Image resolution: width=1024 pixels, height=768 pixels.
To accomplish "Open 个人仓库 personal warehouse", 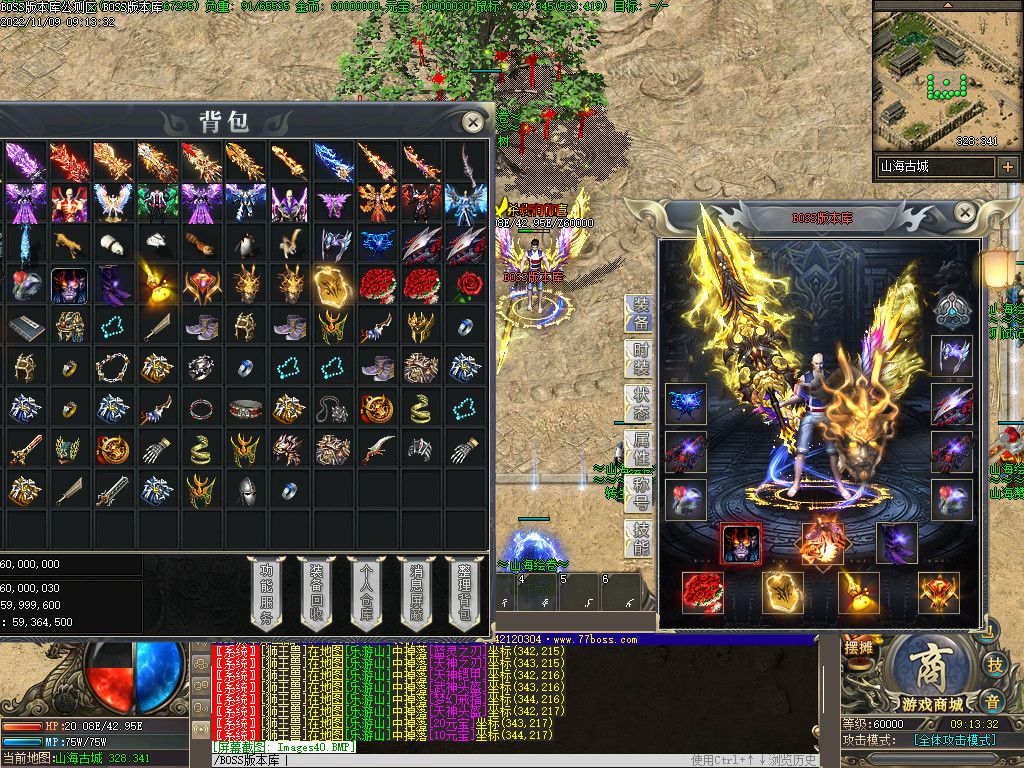I will 366,595.
